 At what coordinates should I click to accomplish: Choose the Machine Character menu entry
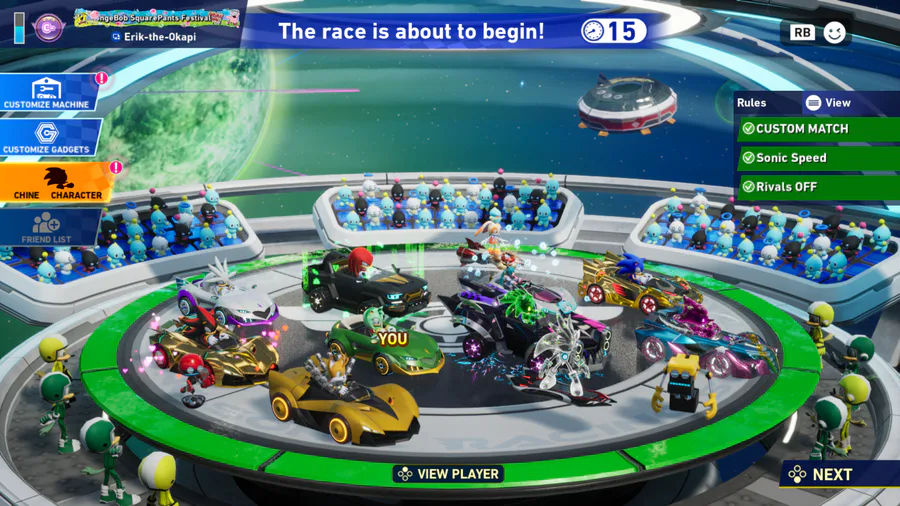coord(55,184)
